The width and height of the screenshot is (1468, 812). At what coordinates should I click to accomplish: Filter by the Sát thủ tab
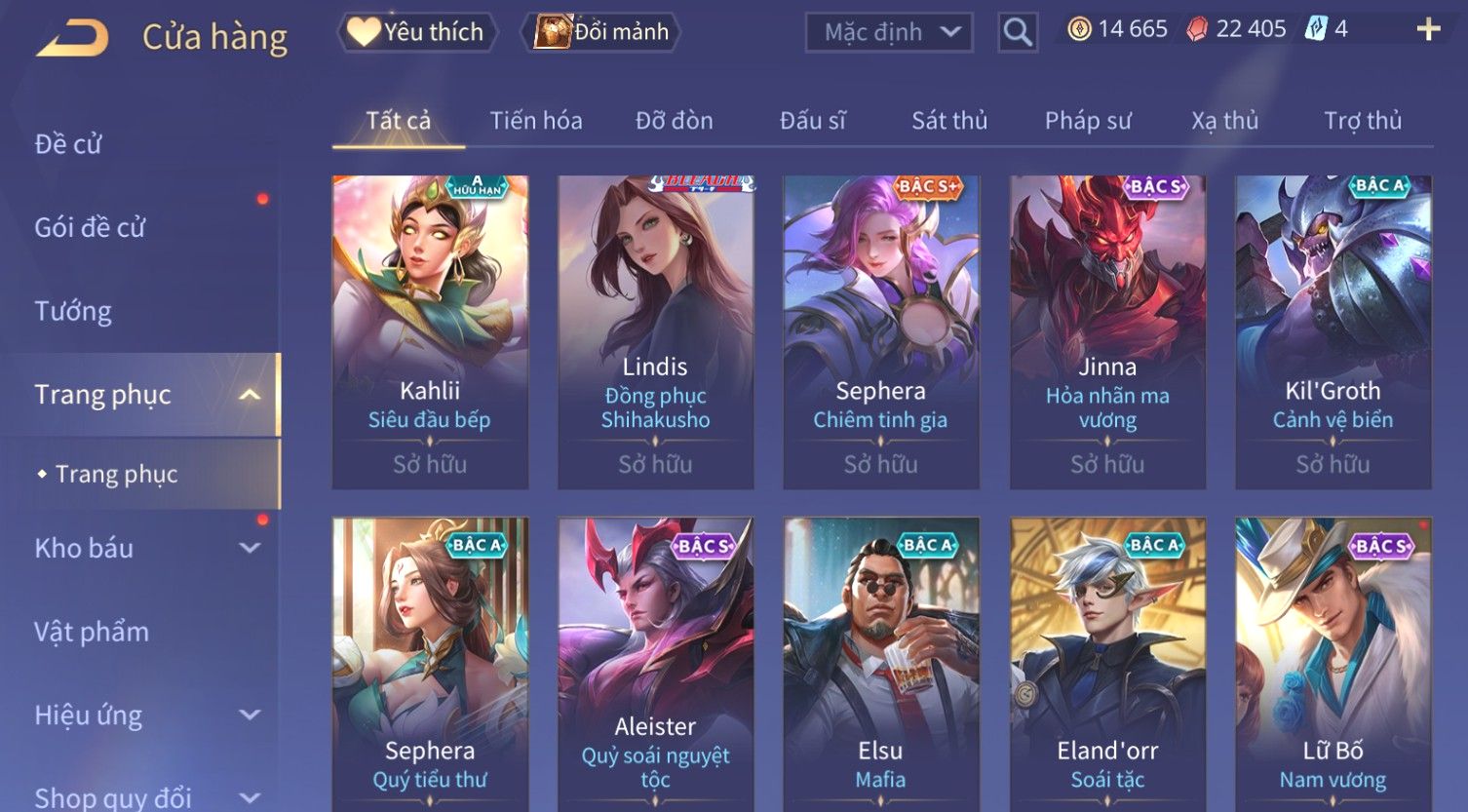pos(949,121)
